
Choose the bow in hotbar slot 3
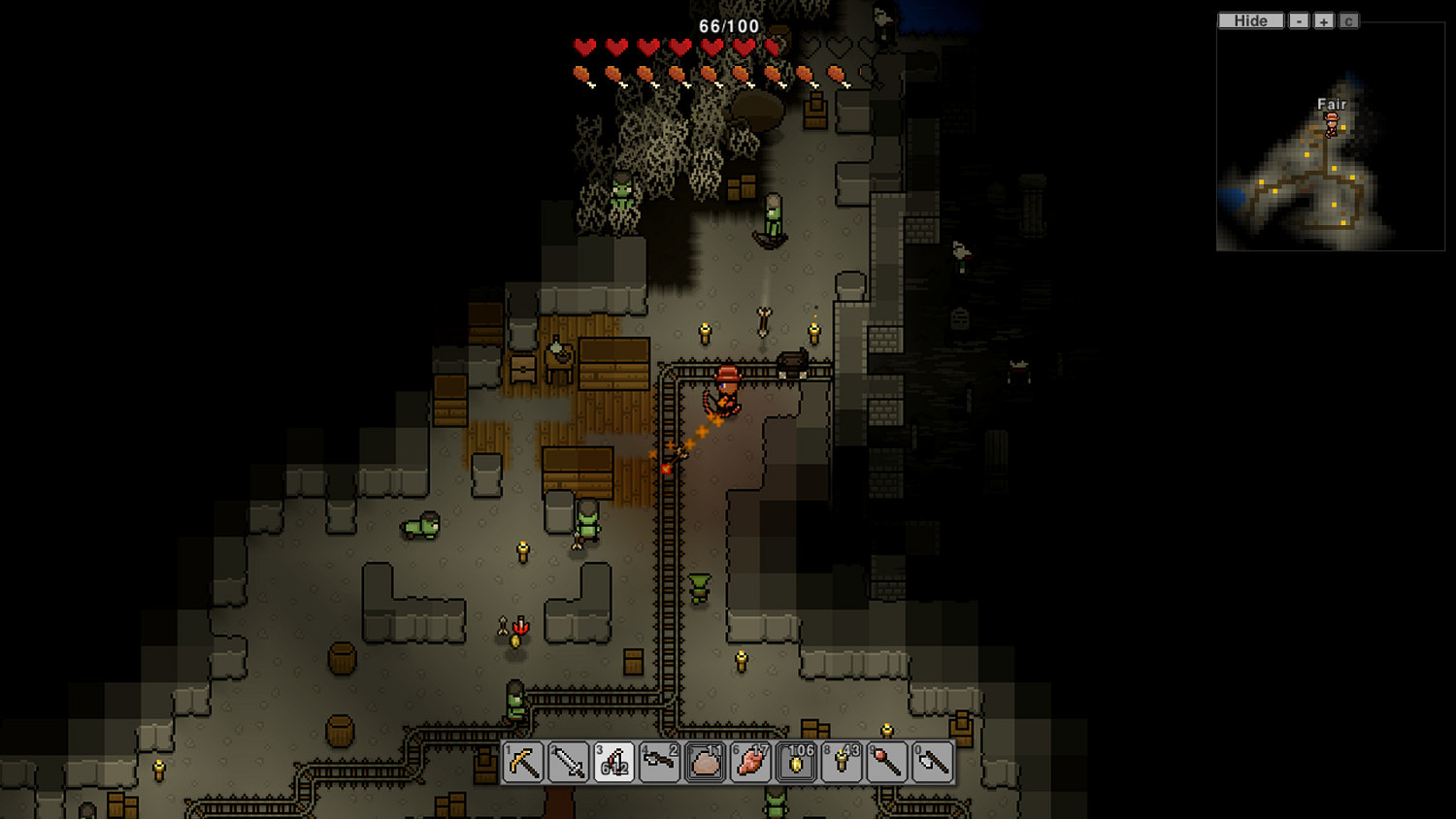614,763
